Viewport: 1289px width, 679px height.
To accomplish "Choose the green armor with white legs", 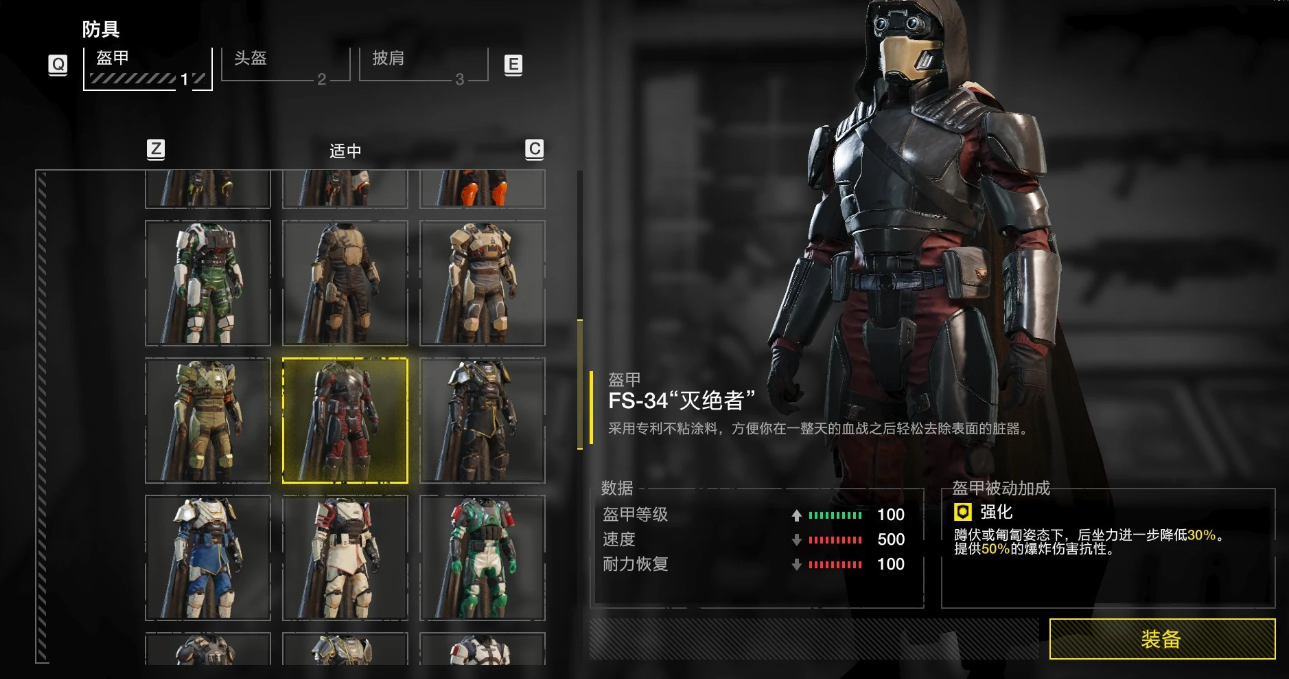I will [x=482, y=558].
